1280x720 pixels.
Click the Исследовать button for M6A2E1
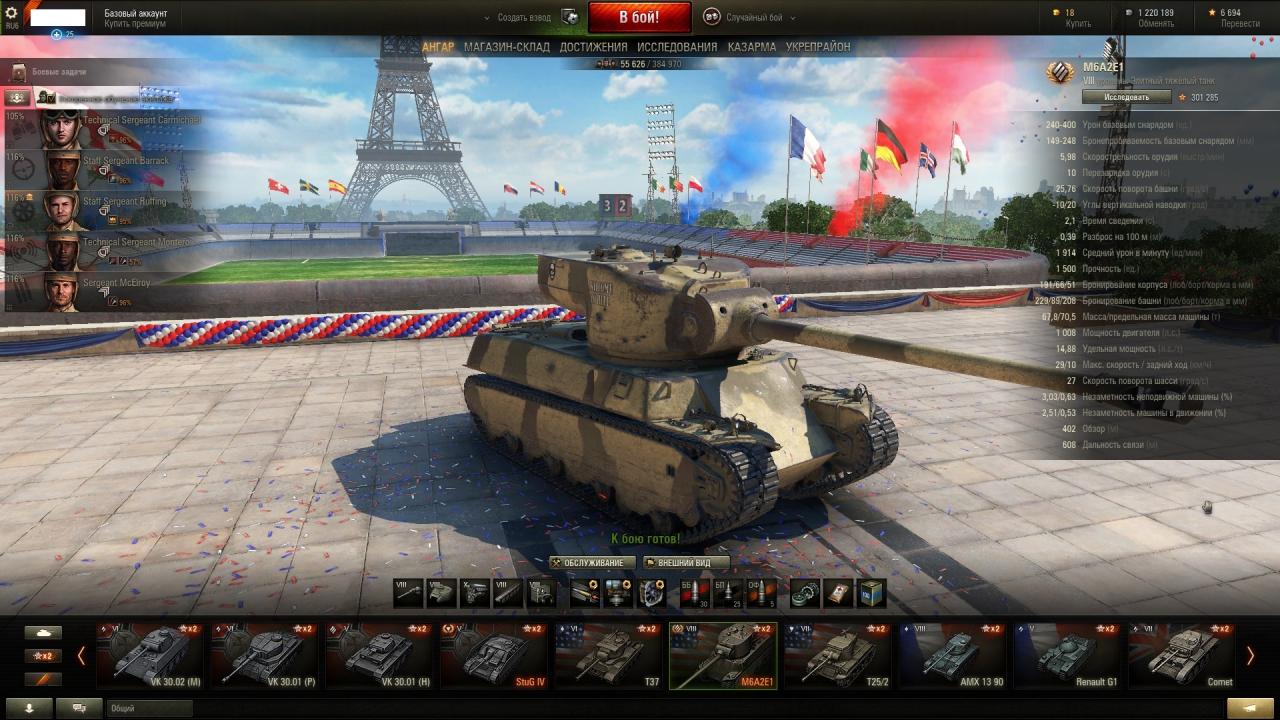tap(1125, 97)
